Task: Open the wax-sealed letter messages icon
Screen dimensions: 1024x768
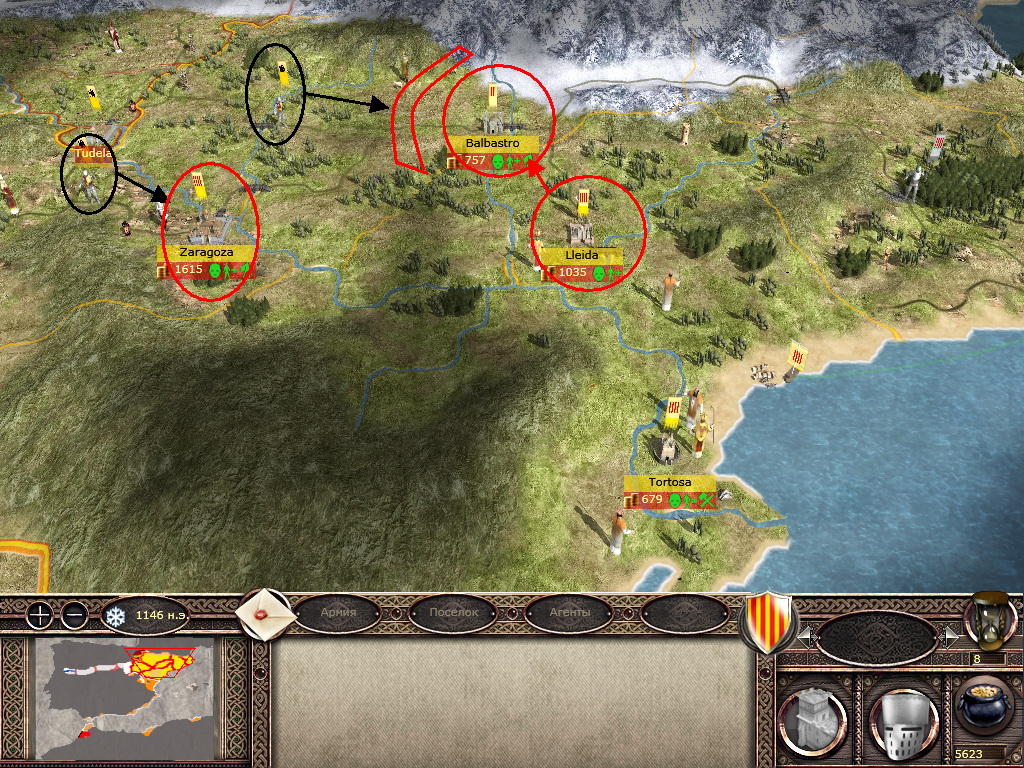Action: 264,611
